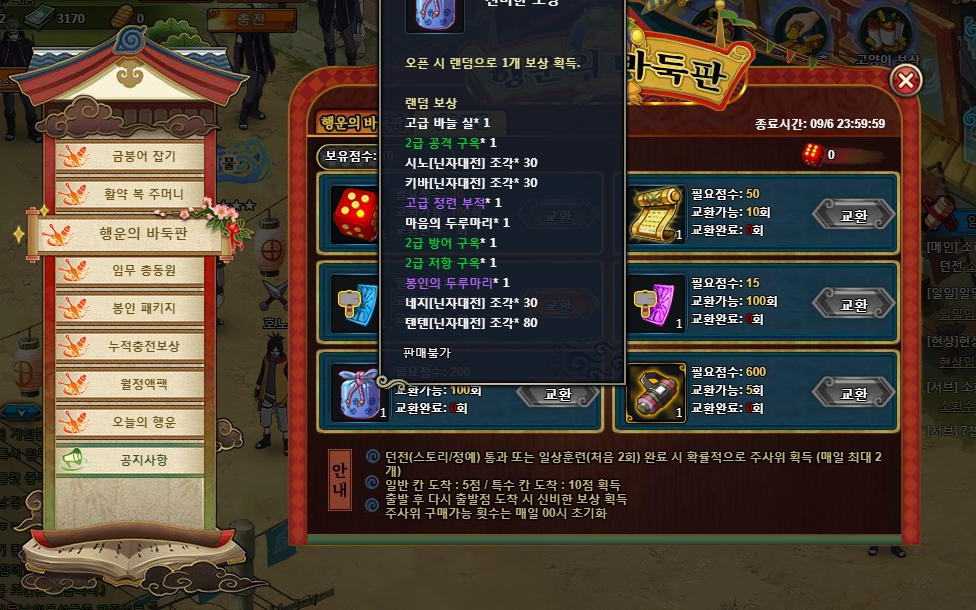The height and width of the screenshot is (610, 976).
Task: Select the black scroll 600-point item icon
Action: 657,392
